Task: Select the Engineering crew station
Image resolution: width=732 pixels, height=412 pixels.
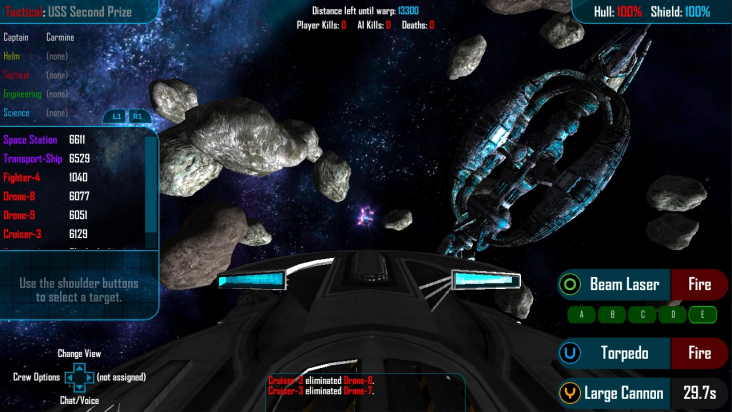Action: (x=22, y=94)
